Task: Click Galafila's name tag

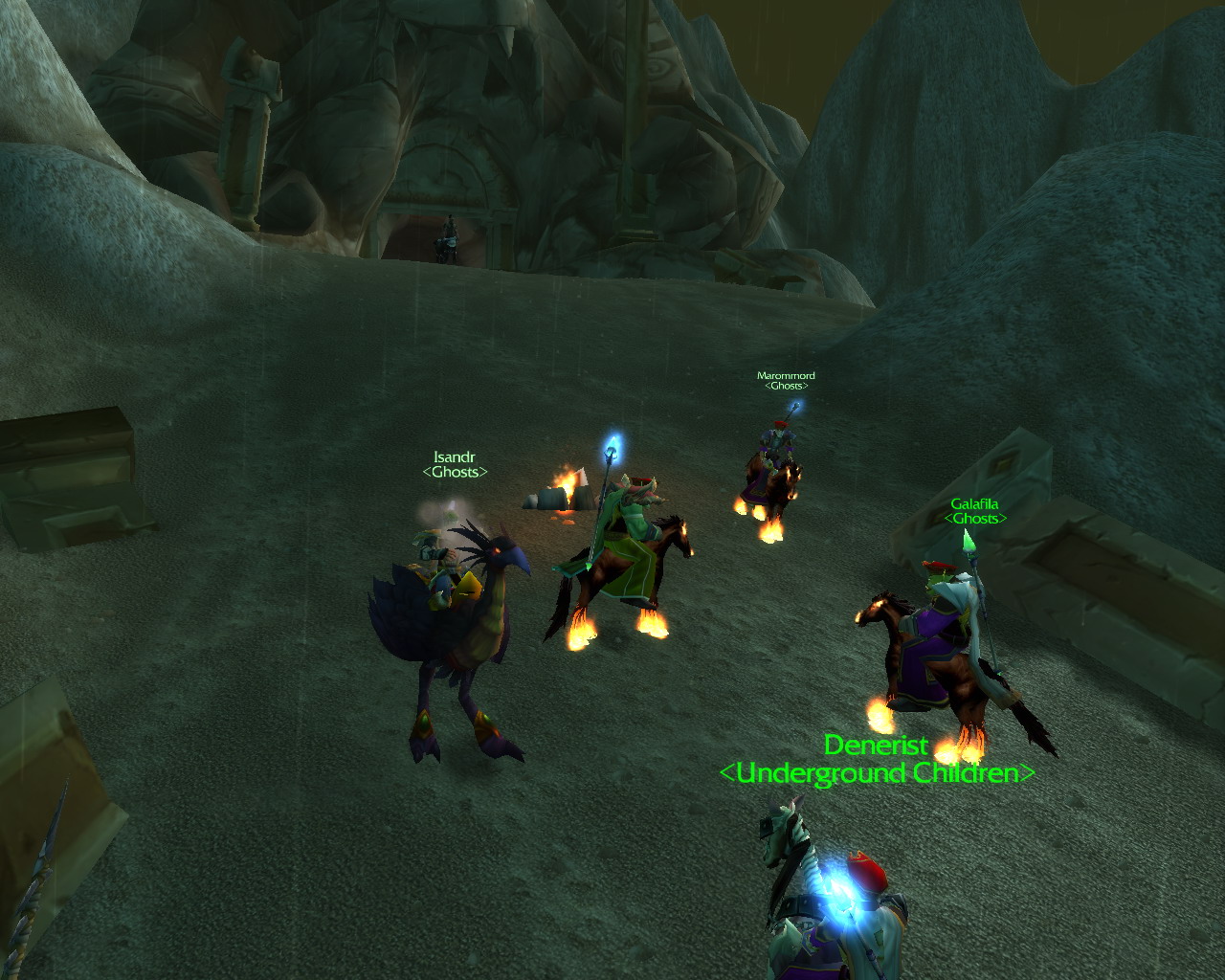Action: coord(974,504)
